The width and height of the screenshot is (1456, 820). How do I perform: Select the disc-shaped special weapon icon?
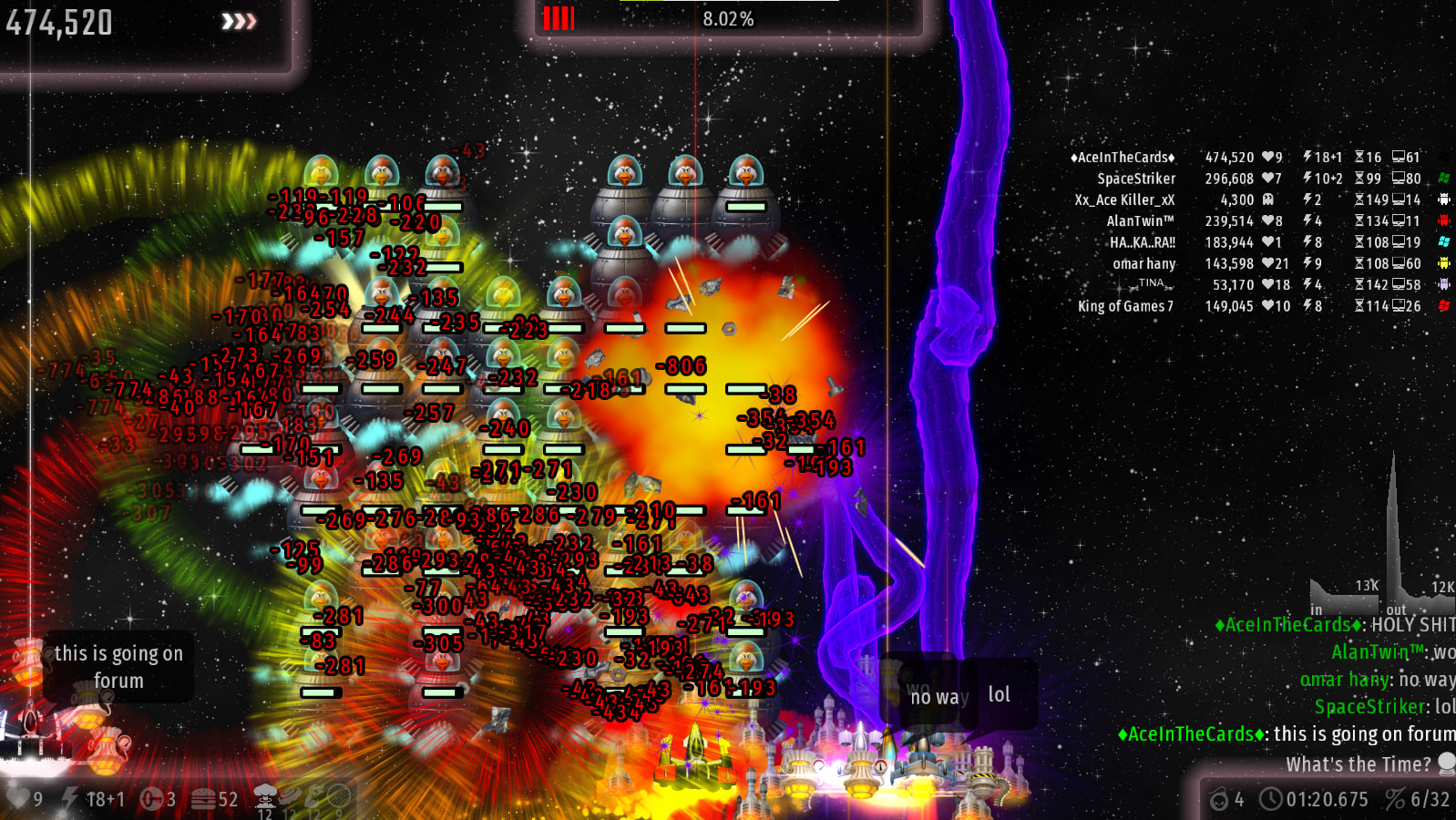tap(290, 795)
